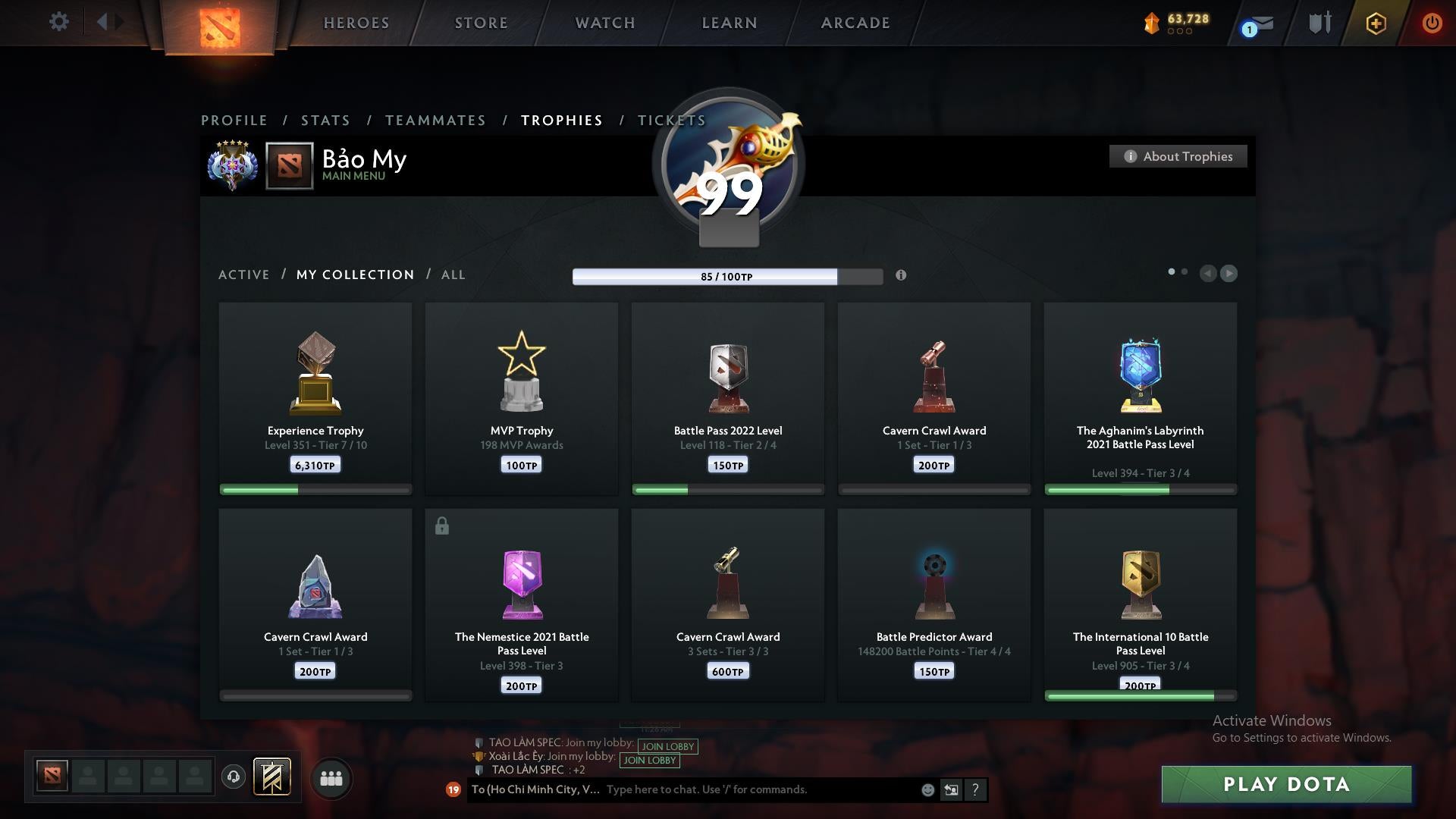Screen dimensions: 1456x819
Task: Click the 85/100TP progress bar
Action: pyautogui.click(x=727, y=277)
